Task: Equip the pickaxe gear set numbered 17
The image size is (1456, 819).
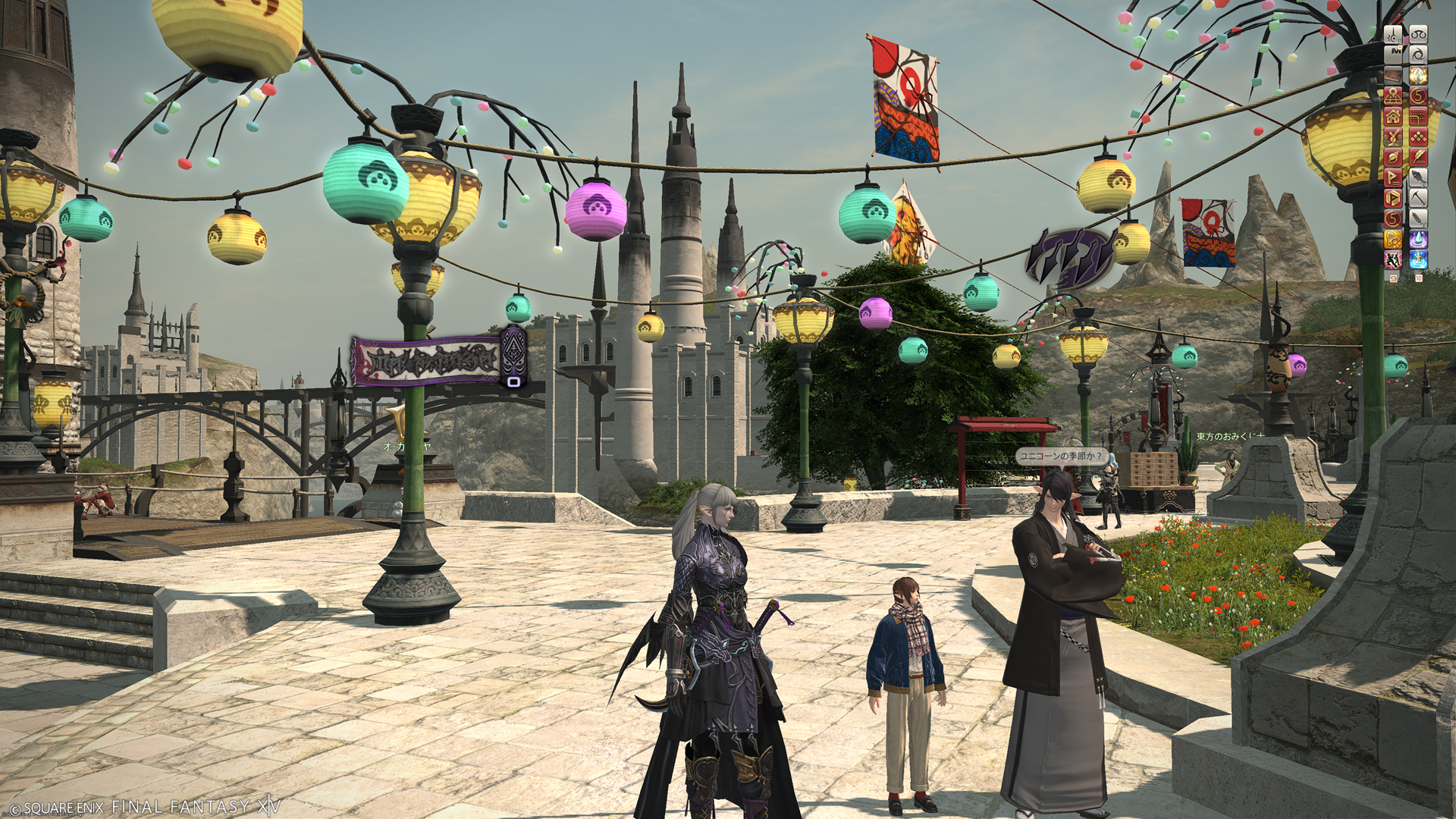Action: (1418, 198)
